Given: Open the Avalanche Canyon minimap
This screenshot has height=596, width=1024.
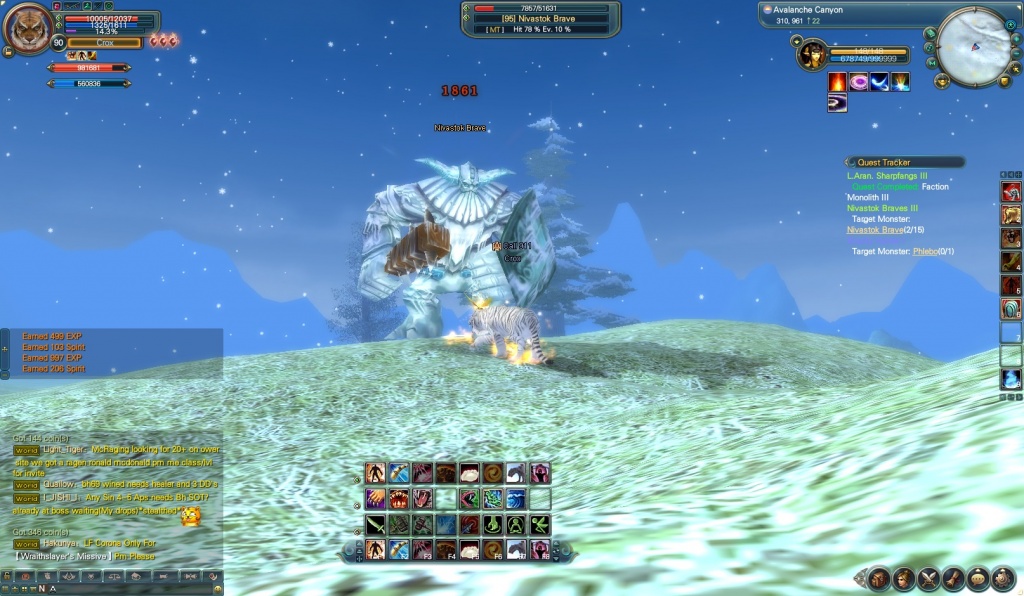Looking at the screenshot, I should (973, 46).
